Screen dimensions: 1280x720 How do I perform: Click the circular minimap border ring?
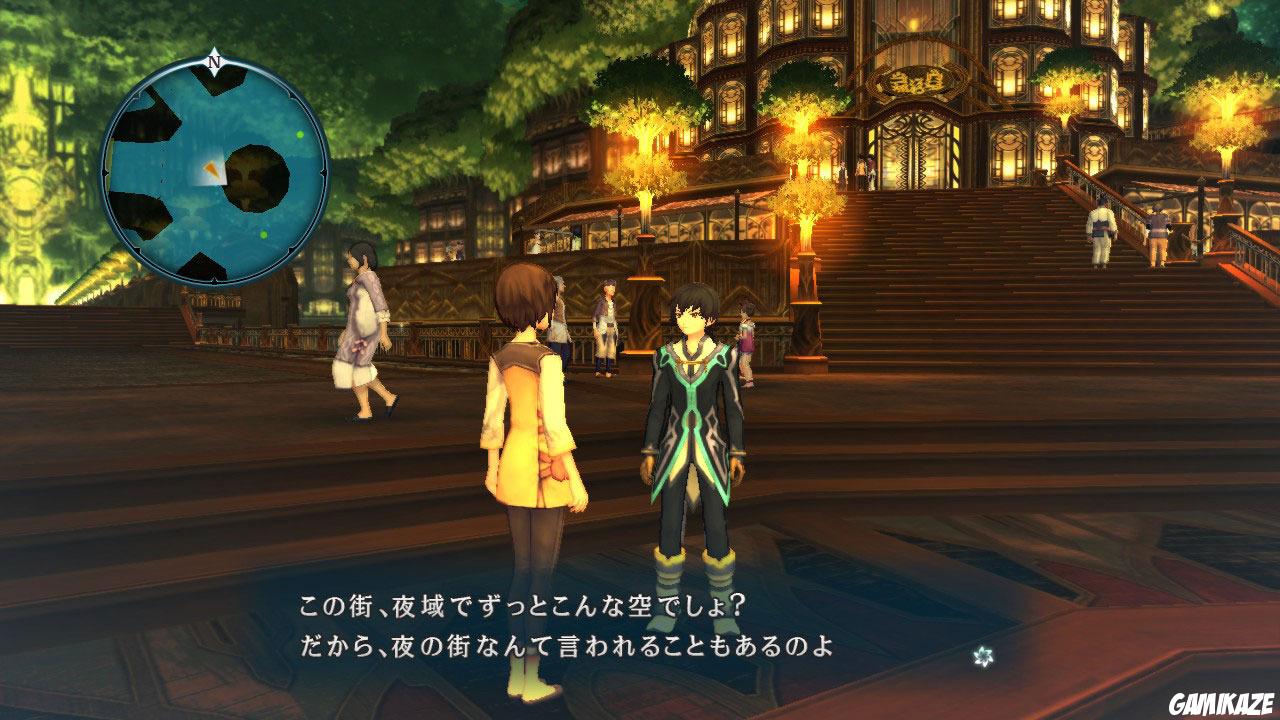pos(105,170)
